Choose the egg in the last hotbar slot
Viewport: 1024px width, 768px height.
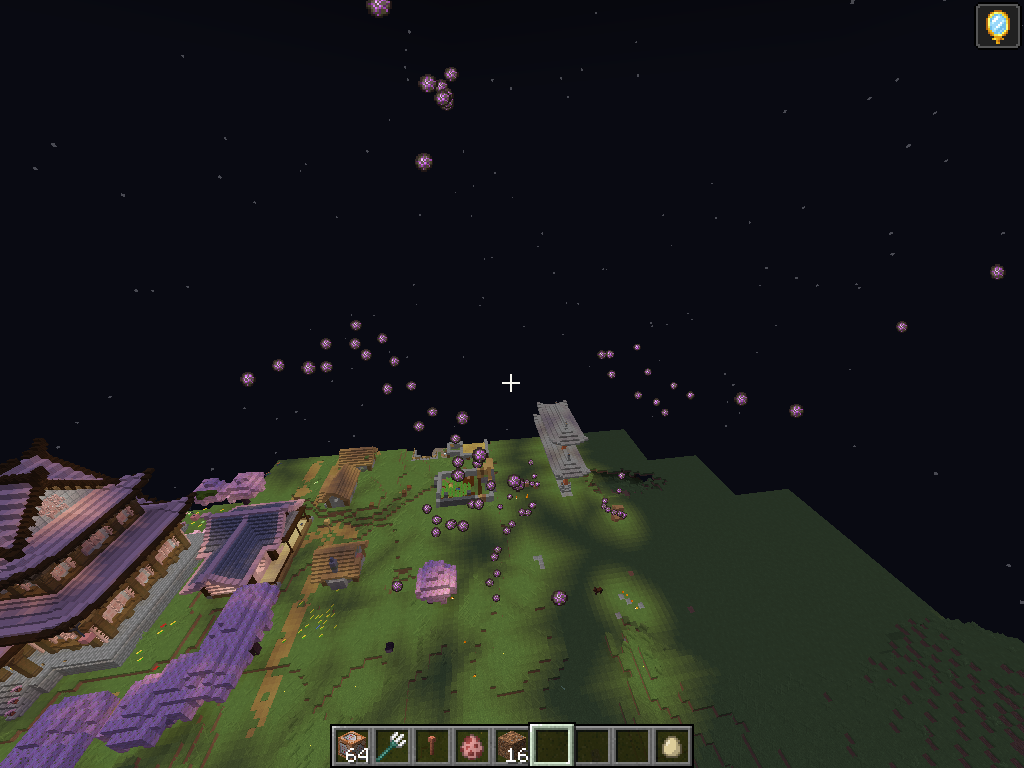[x=672, y=746]
